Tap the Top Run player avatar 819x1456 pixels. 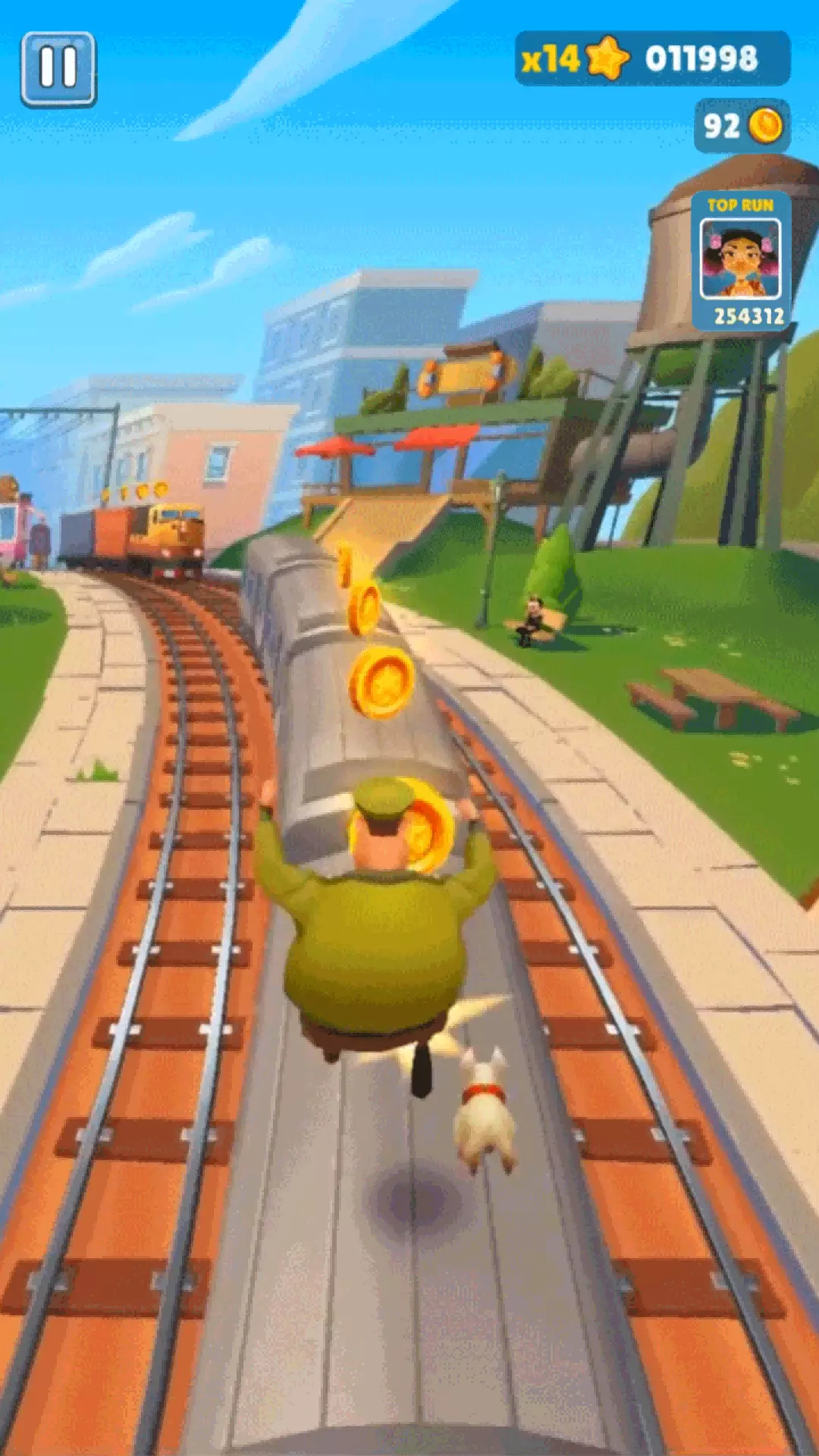[x=740, y=259]
